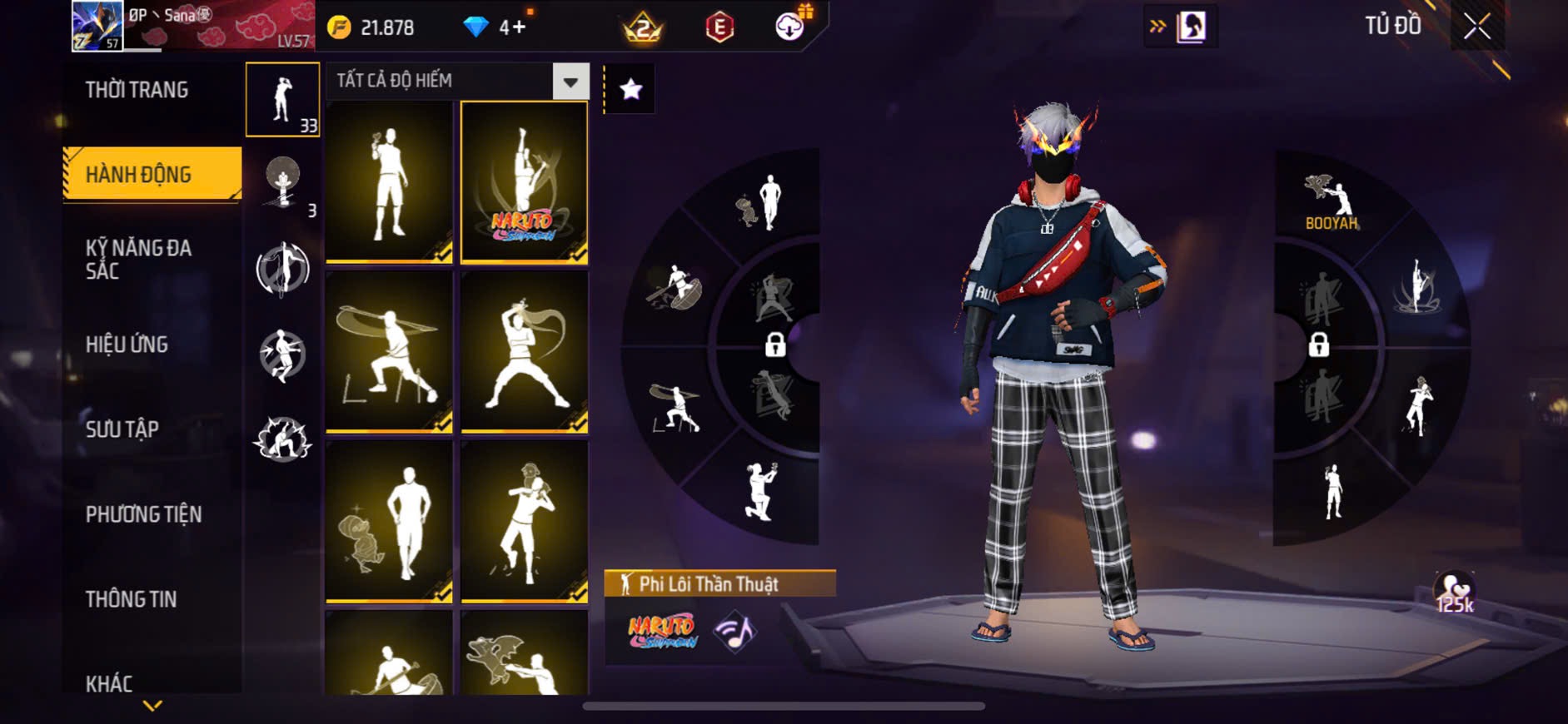Switch to the Khác category
Image resolution: width=1568 pixels, height=724 pixels.
[109, 683]
